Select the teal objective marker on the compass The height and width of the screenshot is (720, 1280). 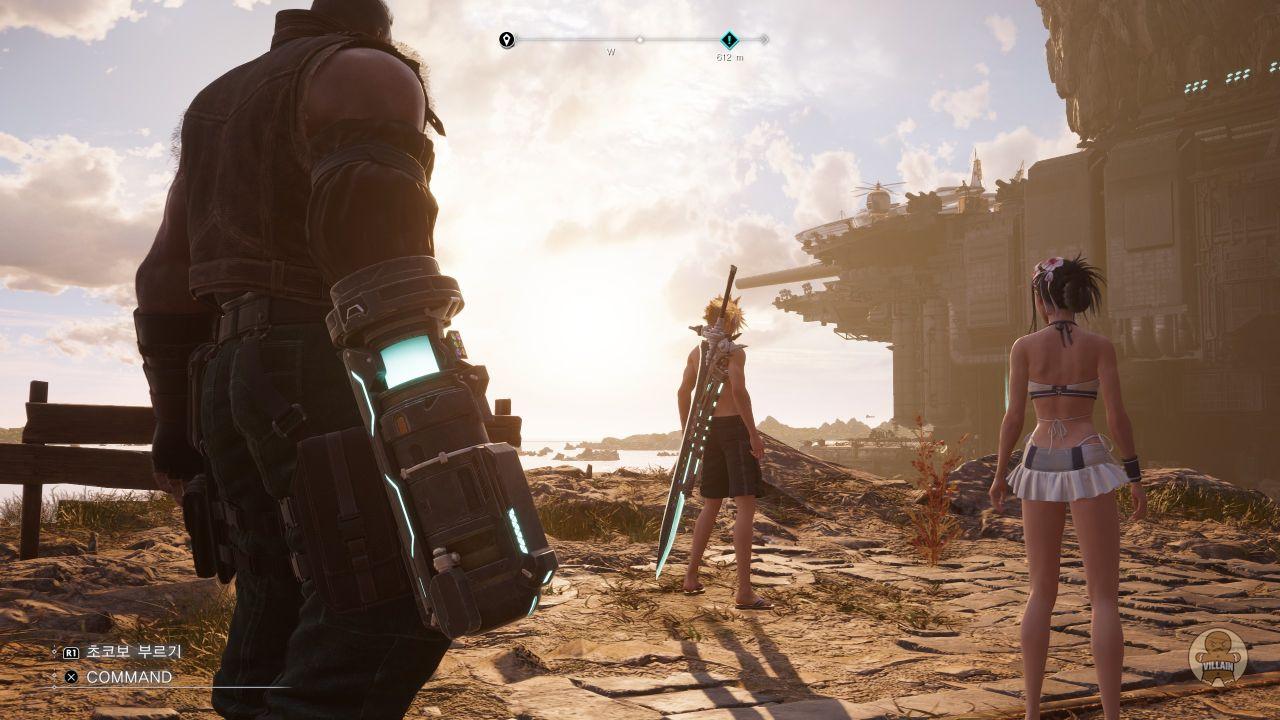point(730,40)
